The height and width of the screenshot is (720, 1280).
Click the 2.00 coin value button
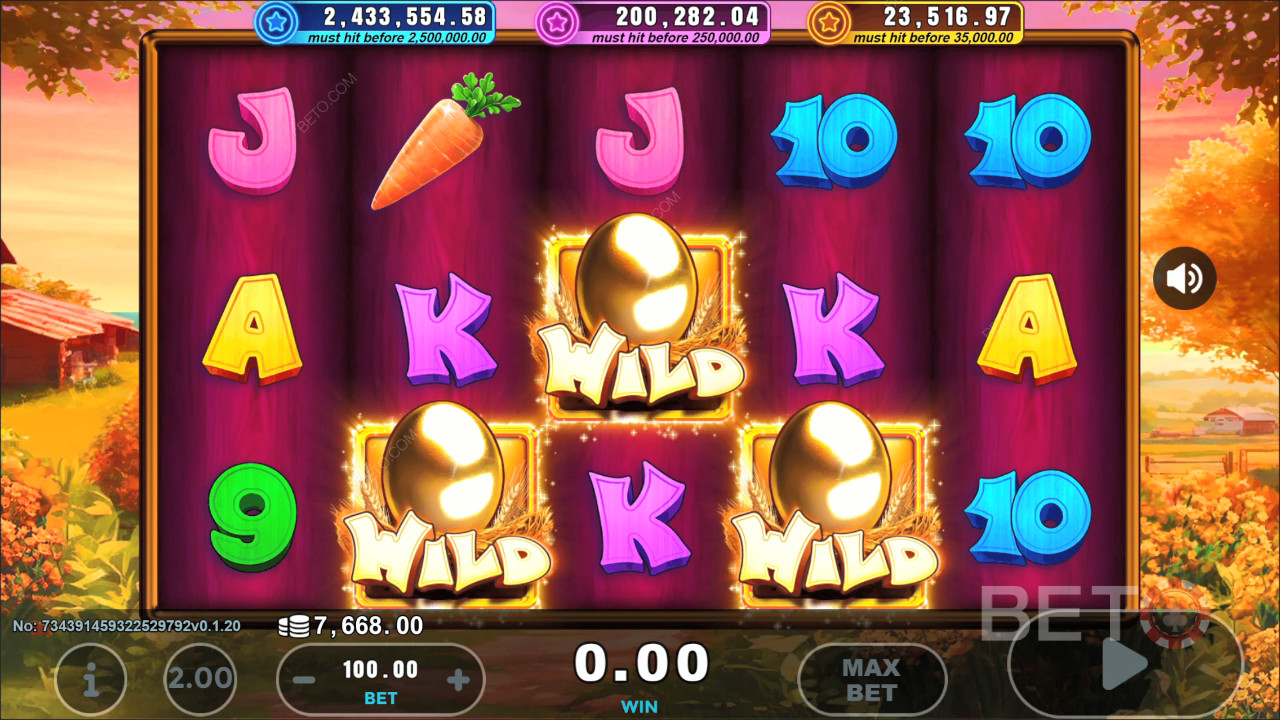[200, 679]
